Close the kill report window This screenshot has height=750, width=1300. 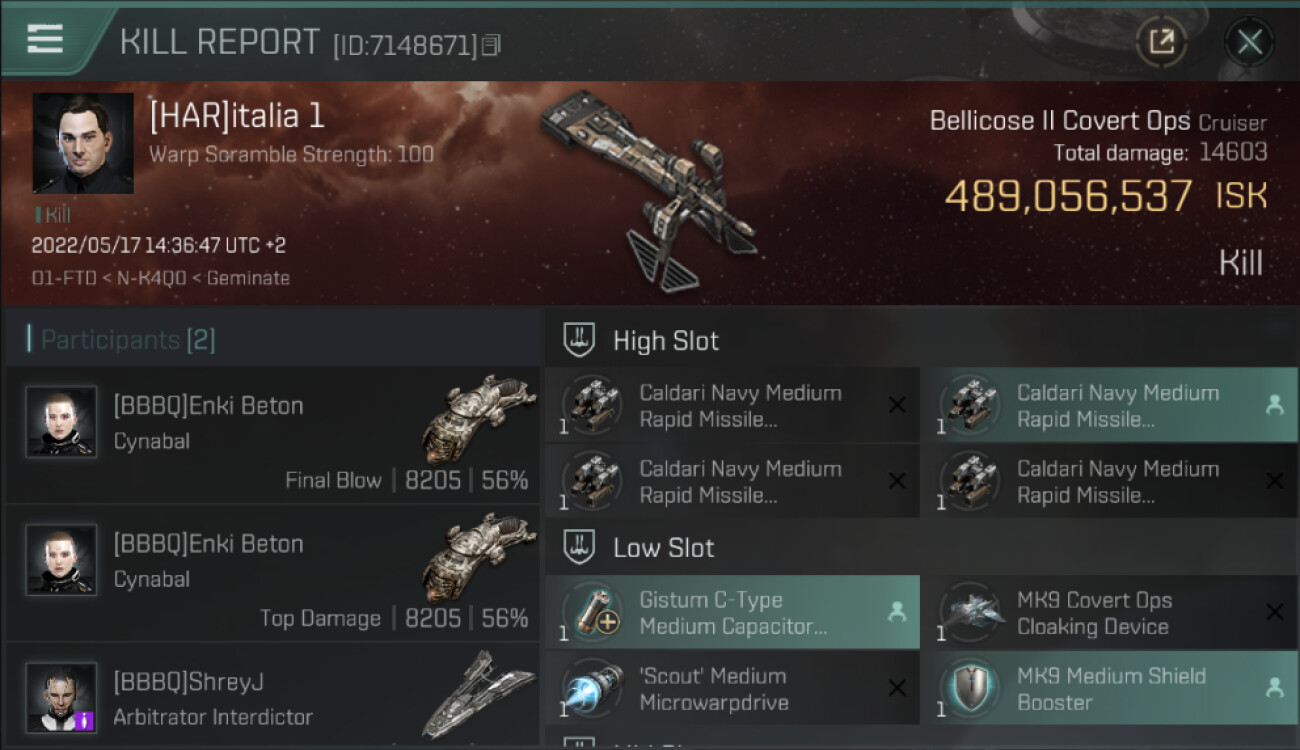tap(1249, 42)
